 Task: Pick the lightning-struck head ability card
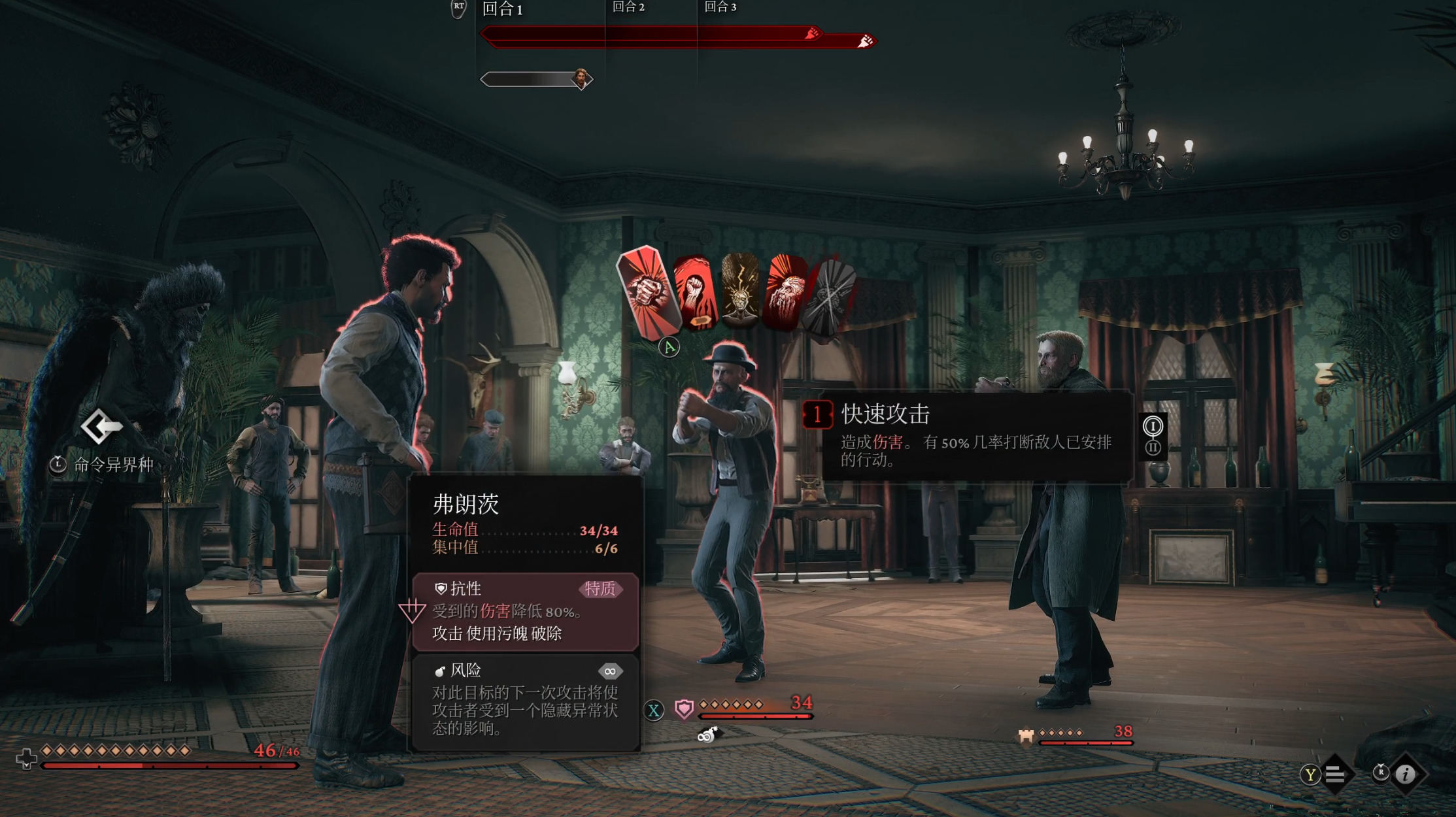pos(740,292)
